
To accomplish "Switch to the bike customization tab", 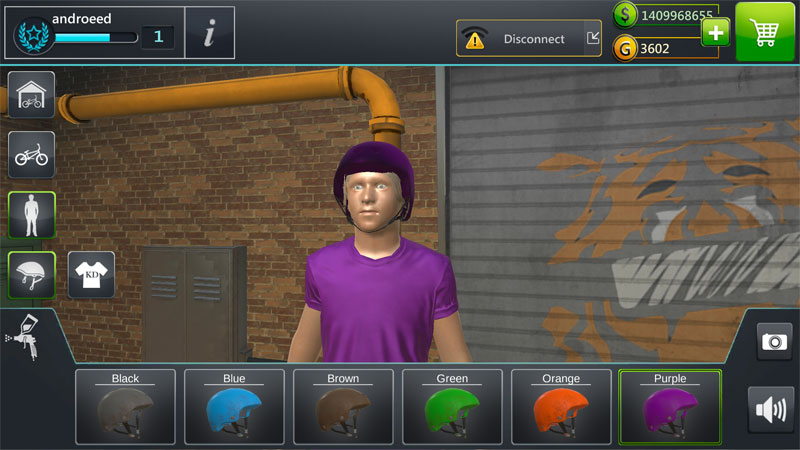I will pos(31,154).
